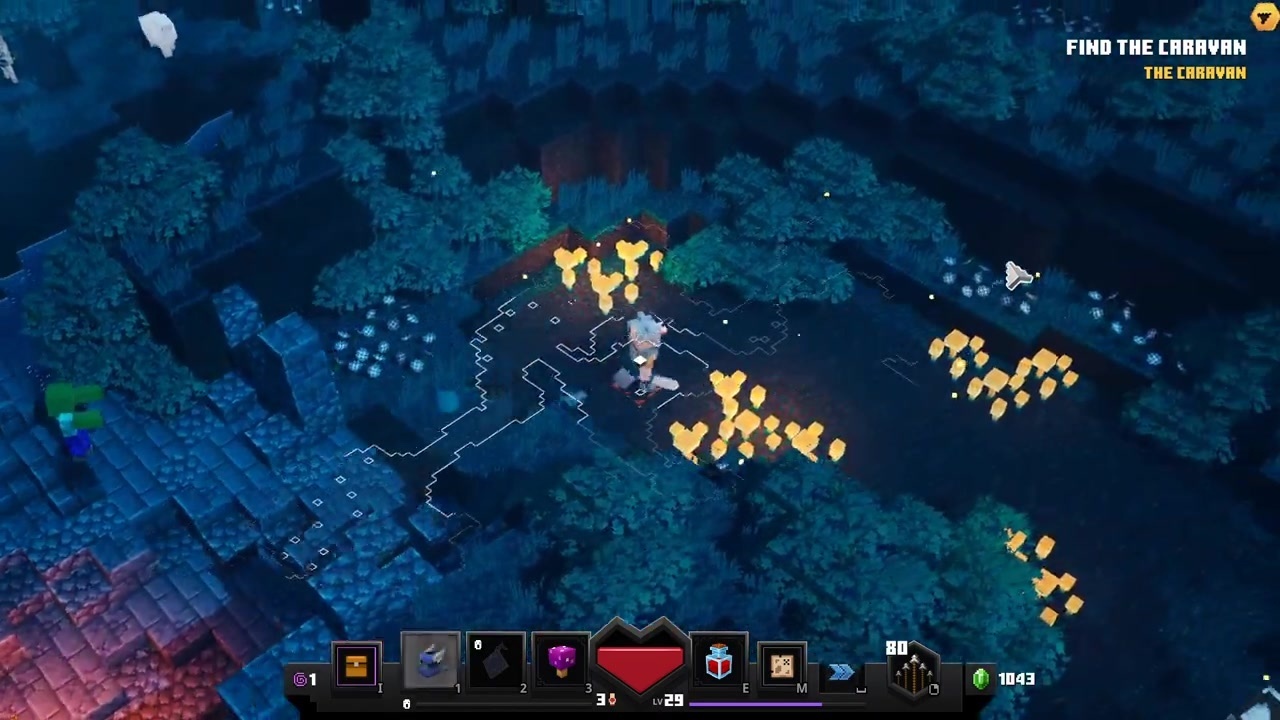1280x720 pixels.
Task: Use the purple mushroom artifact
Action: (x=561, y=662)
